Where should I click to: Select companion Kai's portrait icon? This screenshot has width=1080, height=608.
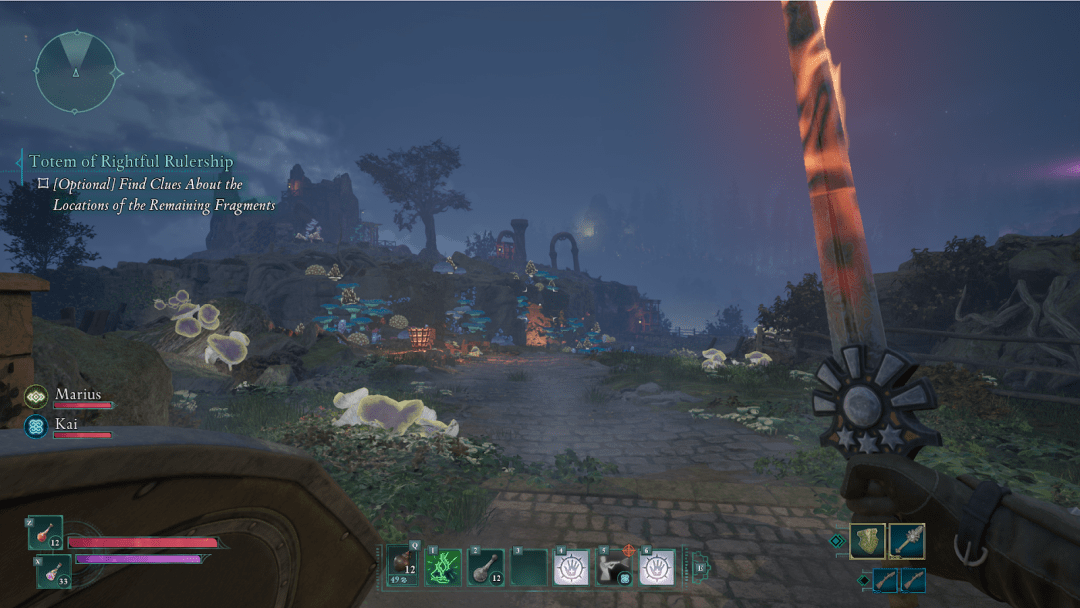click(x=36, y=426)
